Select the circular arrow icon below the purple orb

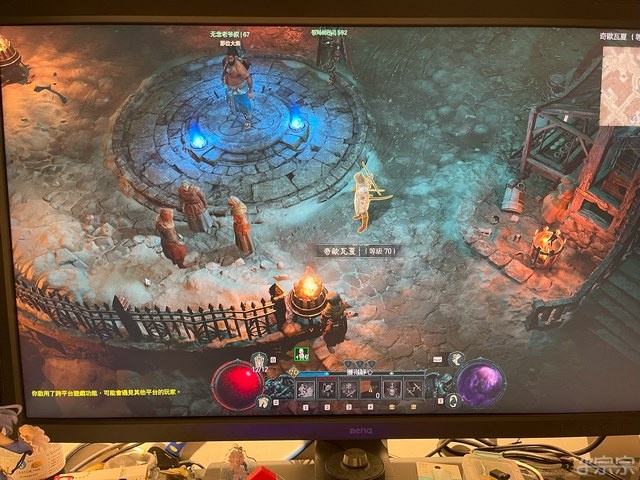[453, 400]
